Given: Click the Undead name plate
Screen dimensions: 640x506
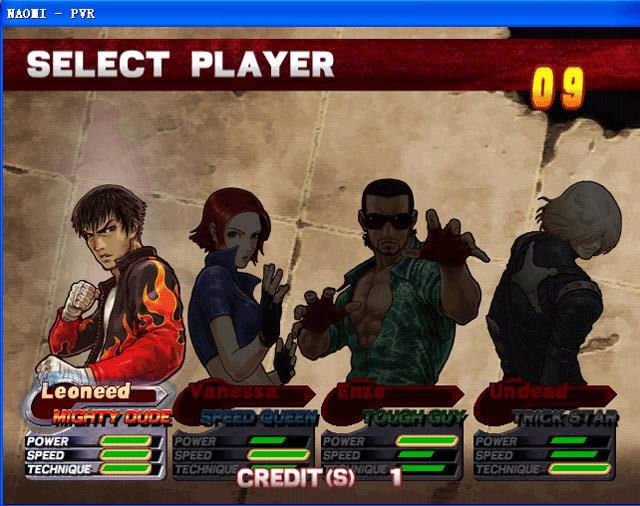Looking at the screenshot, I should (x=540, y=391).
